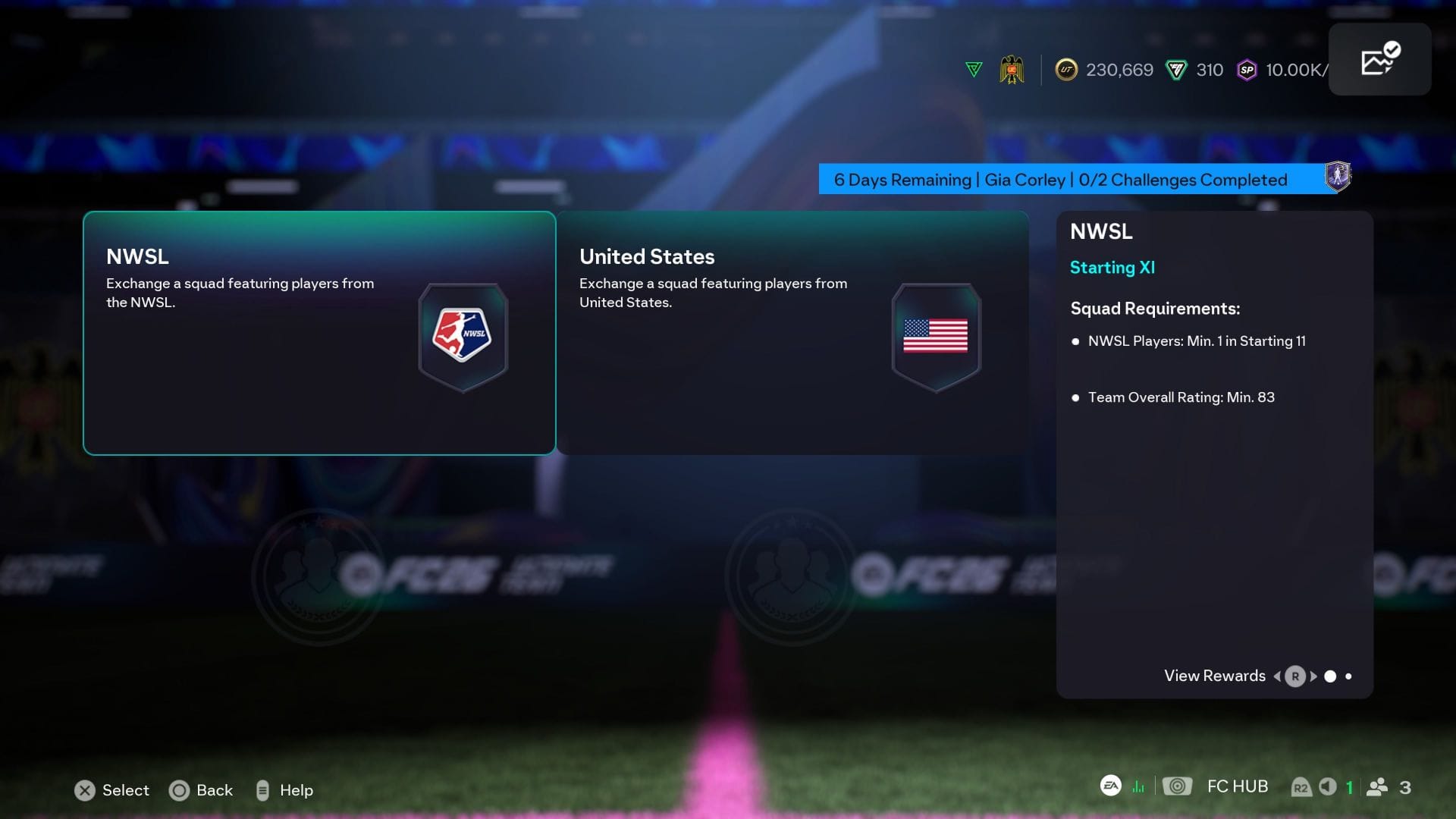
Task: Select the second page indicator dot
Action: (1349, 676)
